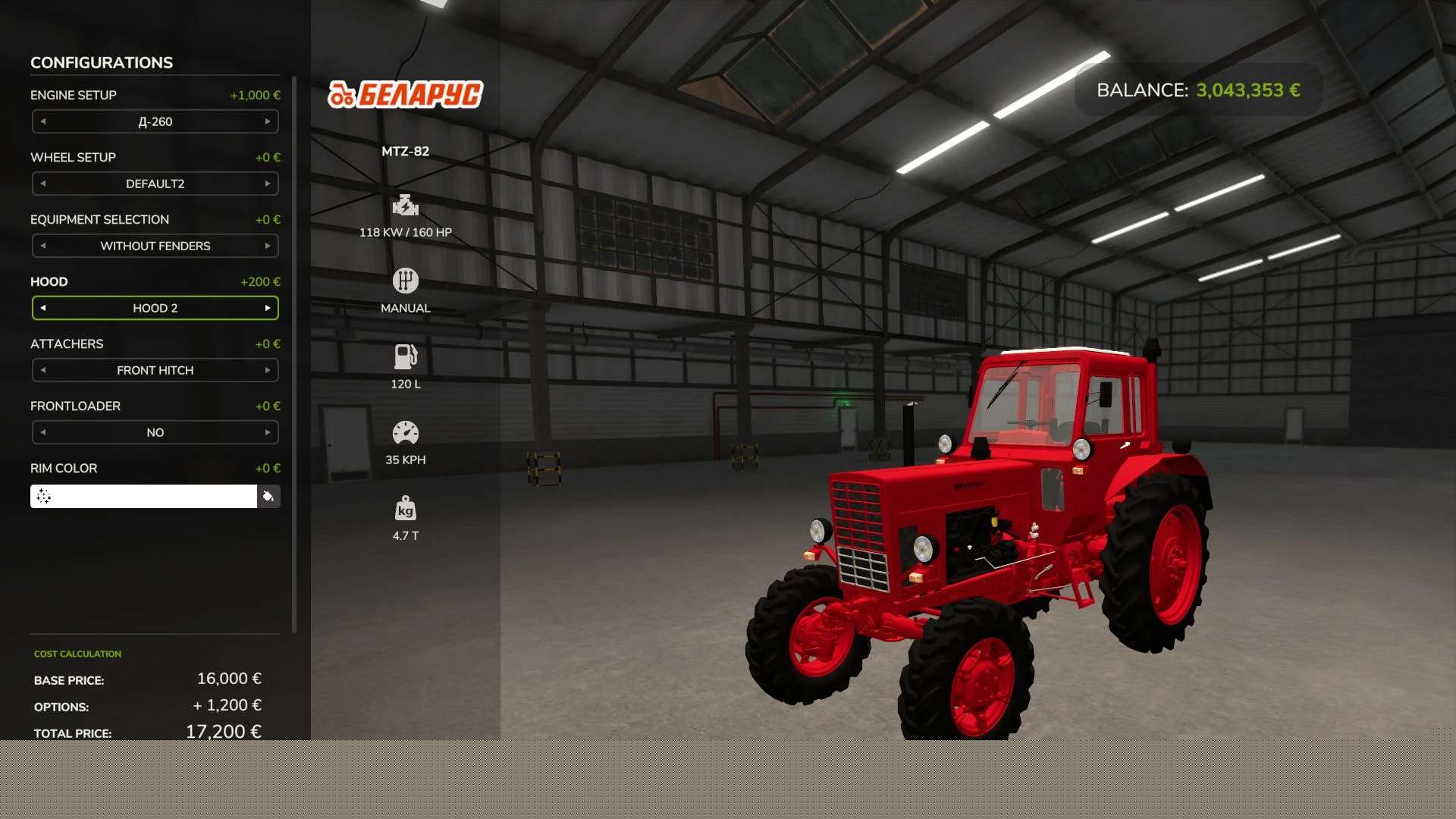This screenshot has height=819, width=1456.
Task: Switch to next Wheel Setup
Action: (x=268, y=184)
